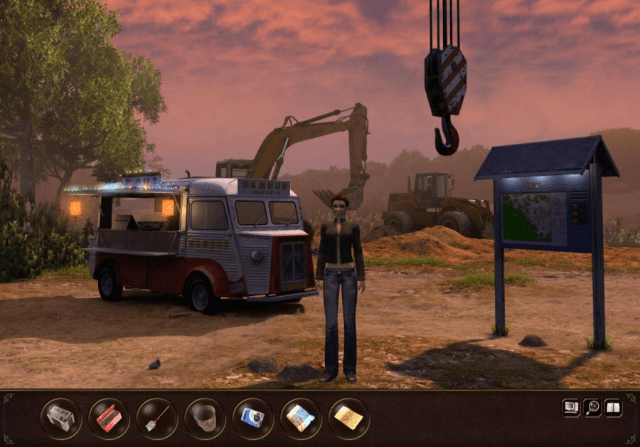Choose the shovel from the inventory bar
This screenshot has height=447, width=640.
pyautogui.click(x=157, y=418)
